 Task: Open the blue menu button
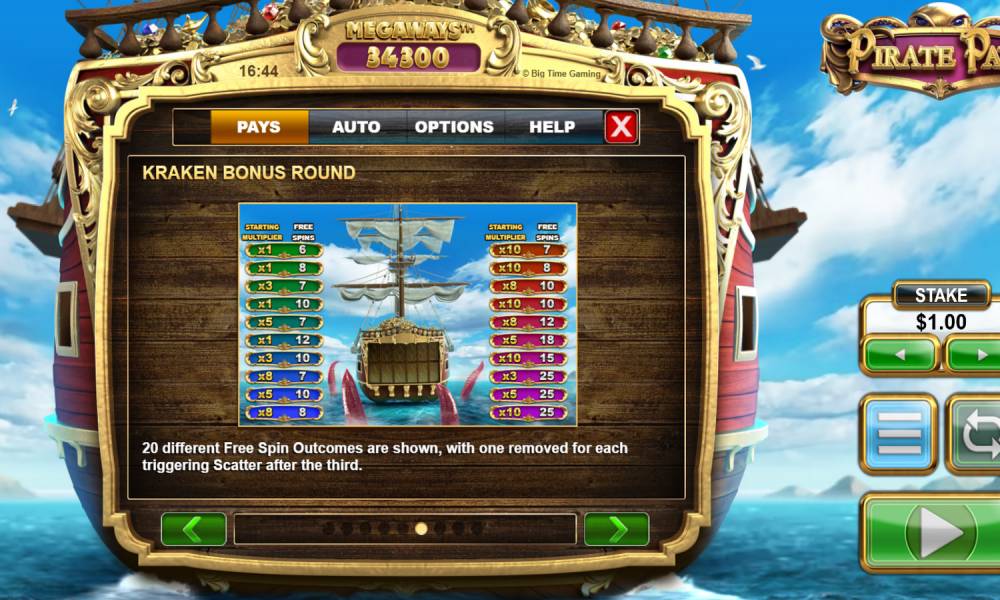pos(899,433)
